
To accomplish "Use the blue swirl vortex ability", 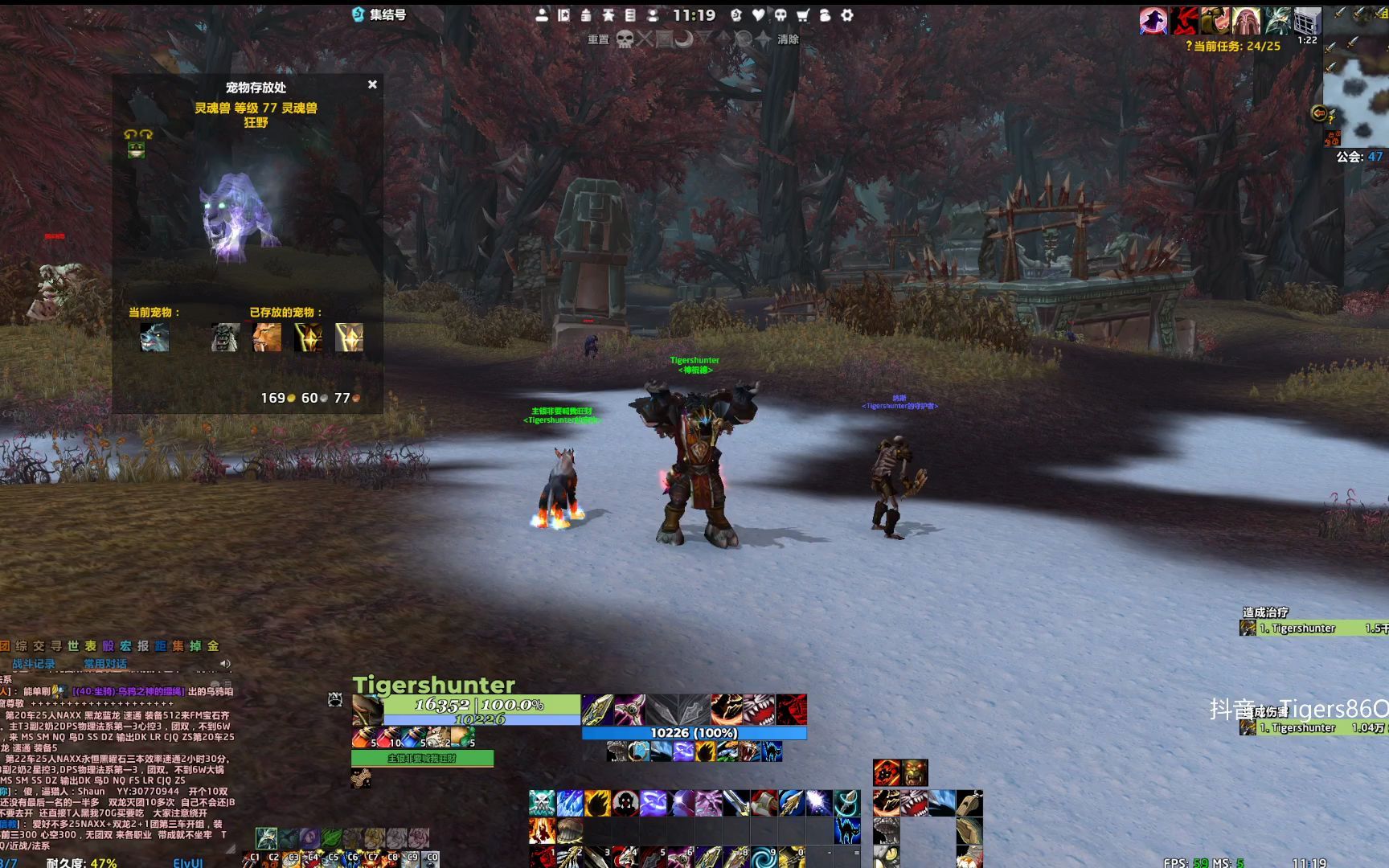I will click(x=760, y=857).
